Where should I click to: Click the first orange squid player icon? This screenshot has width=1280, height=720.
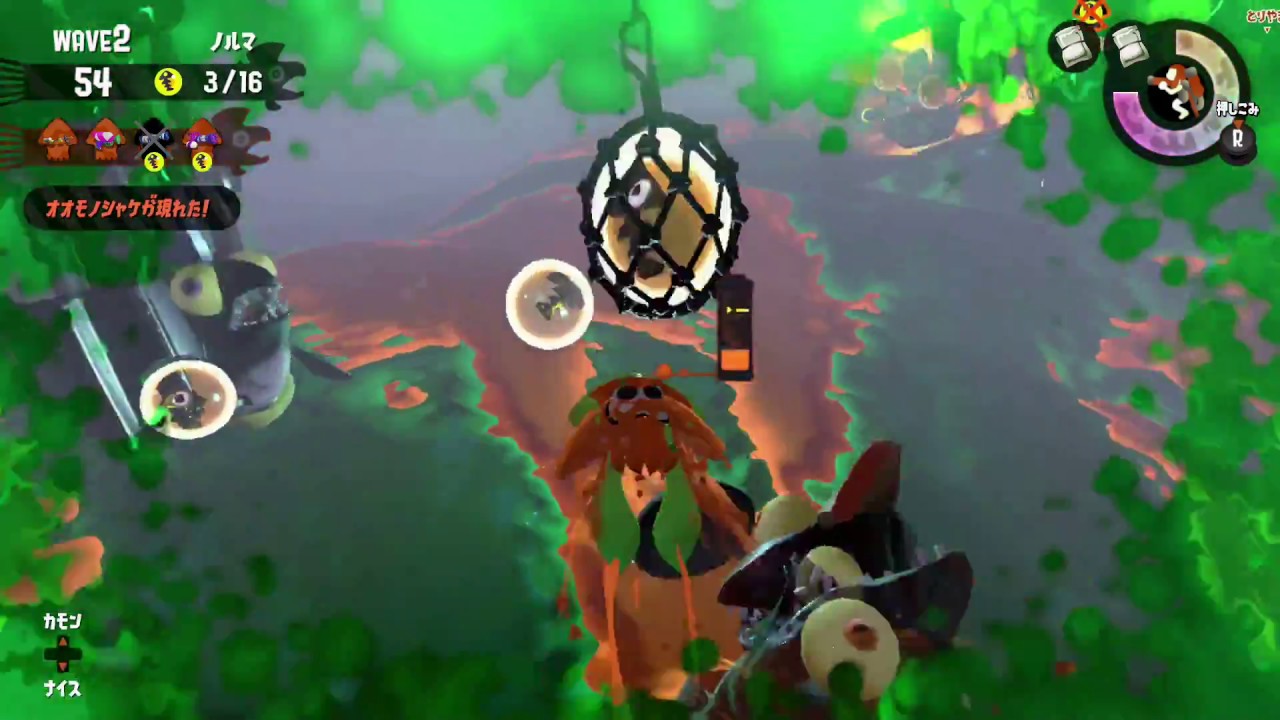click(56, 137)
